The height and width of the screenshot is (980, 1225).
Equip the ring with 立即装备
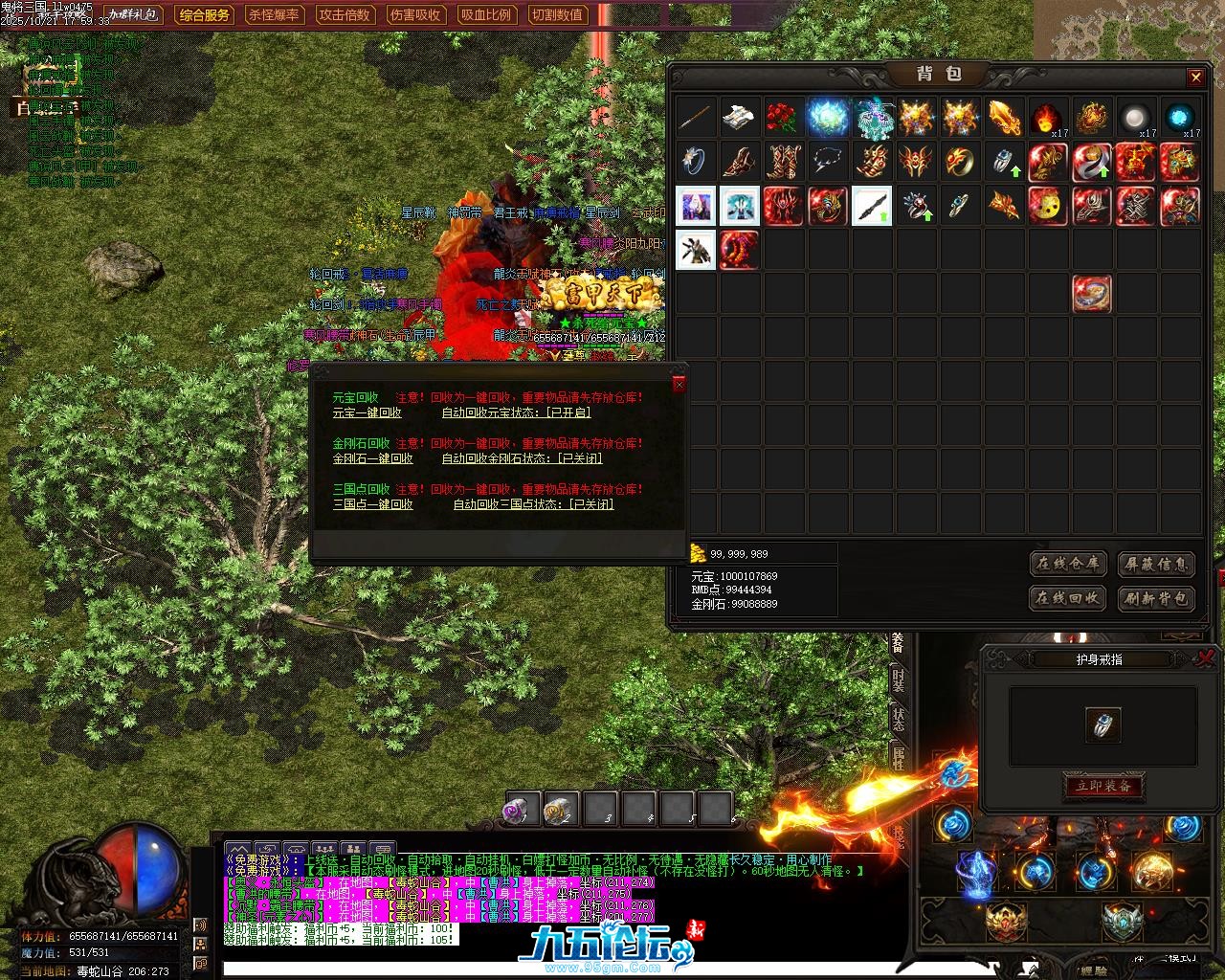pos(1103,786)
